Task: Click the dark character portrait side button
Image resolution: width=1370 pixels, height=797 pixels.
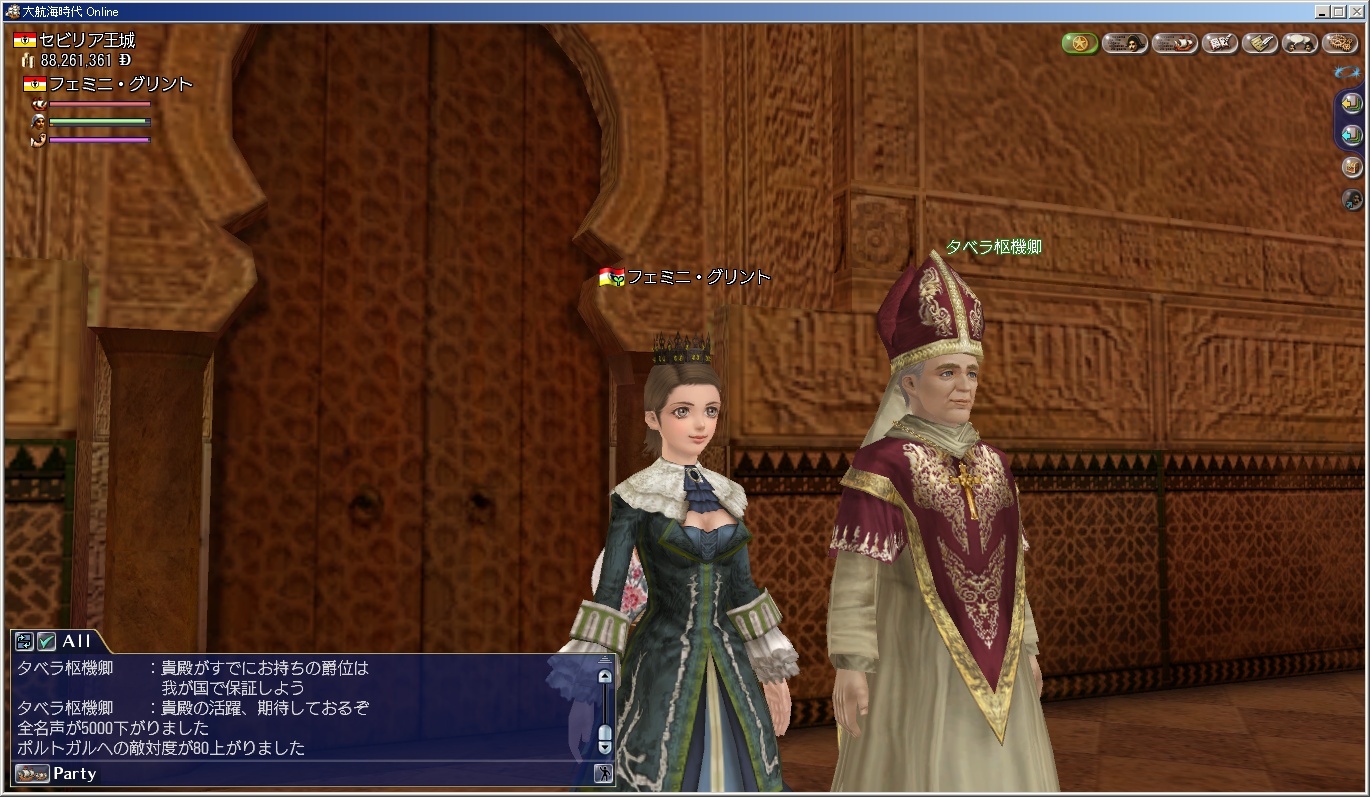Action: click(x=1351, y=198)
